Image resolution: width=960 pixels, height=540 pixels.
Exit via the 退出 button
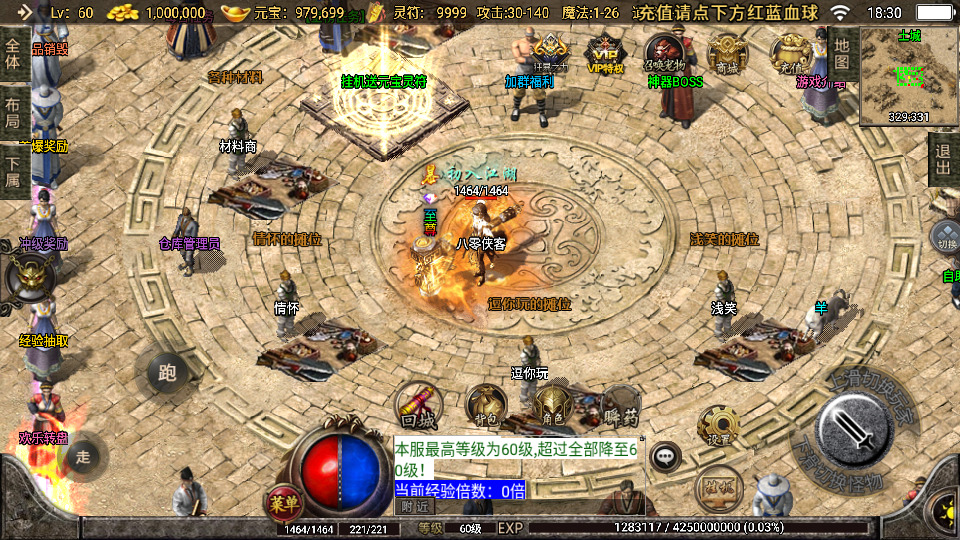[x=942, y=159]
